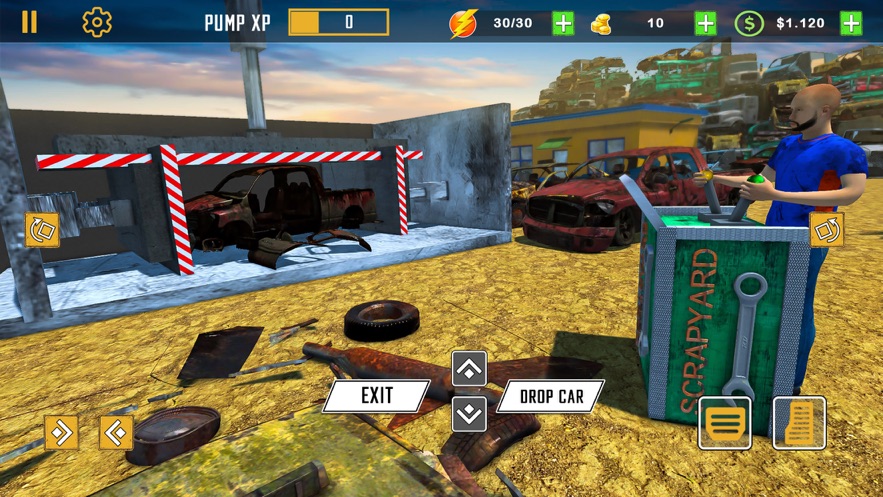The height and width of the screenshot is (497, 883).
Task: Rotate view with the left-edge rotate icon
Action: coord(42,229)
